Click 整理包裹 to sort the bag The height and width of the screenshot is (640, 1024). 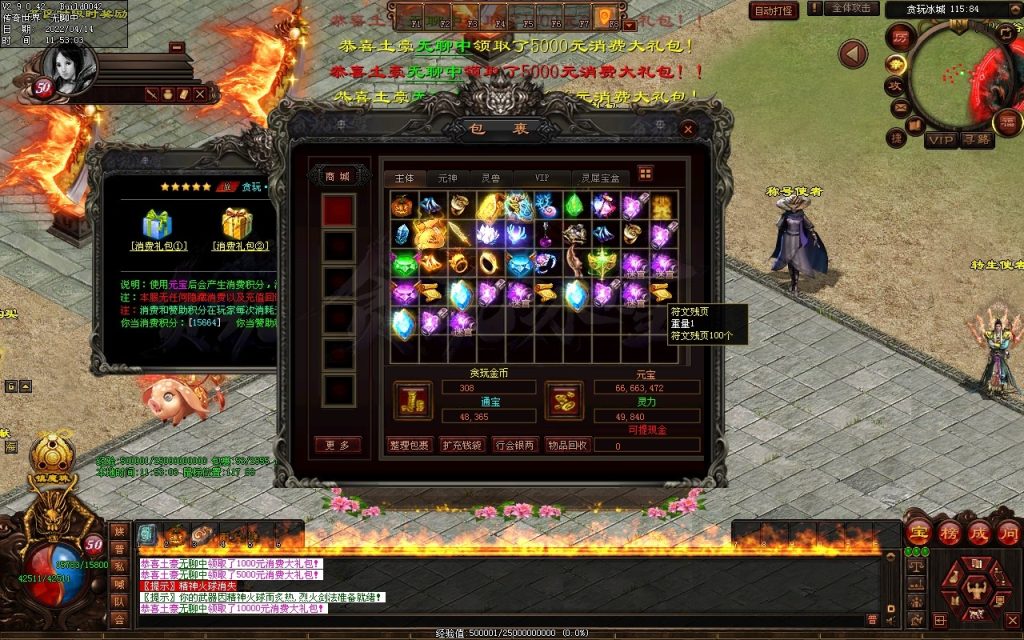pos(408,445)
